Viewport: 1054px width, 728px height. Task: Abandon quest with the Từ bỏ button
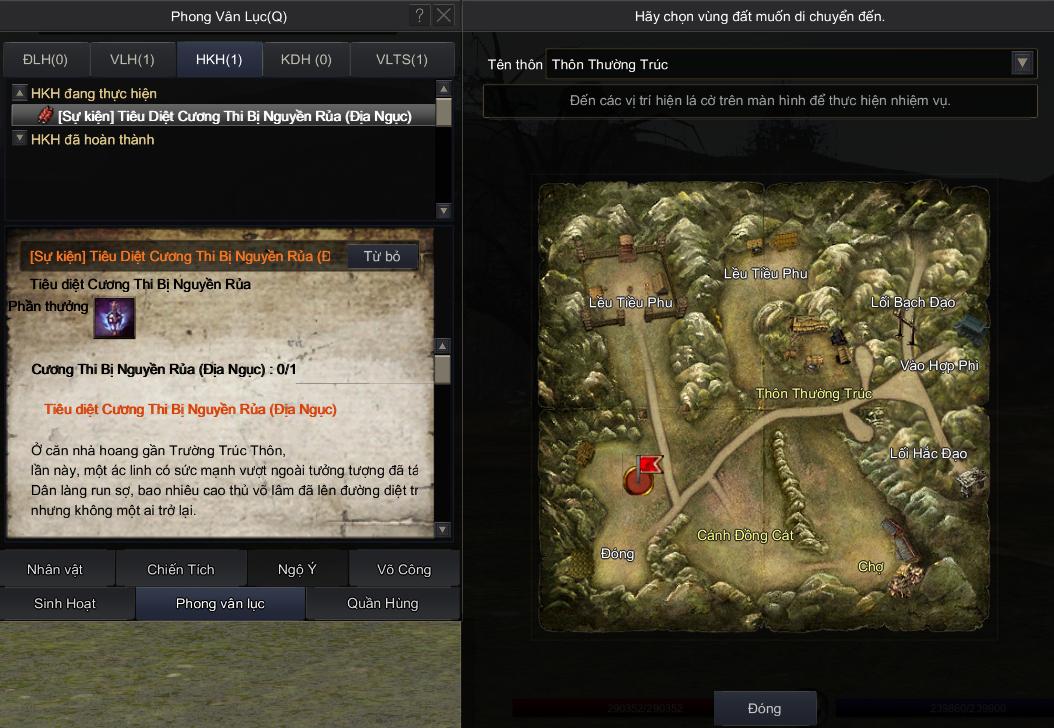382,257
